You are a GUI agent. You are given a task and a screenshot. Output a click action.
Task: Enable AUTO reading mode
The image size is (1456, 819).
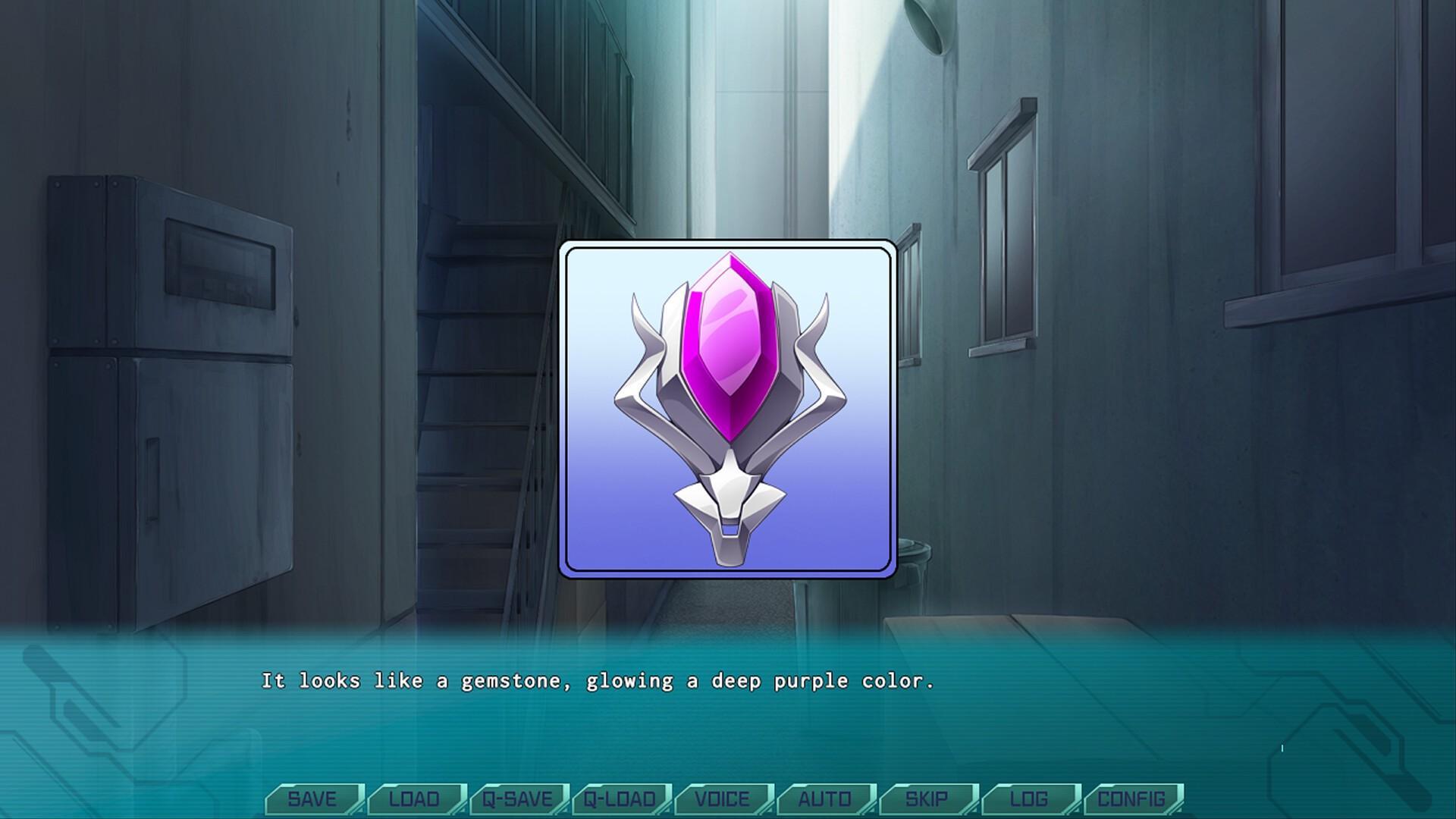[x=824, y=799]
